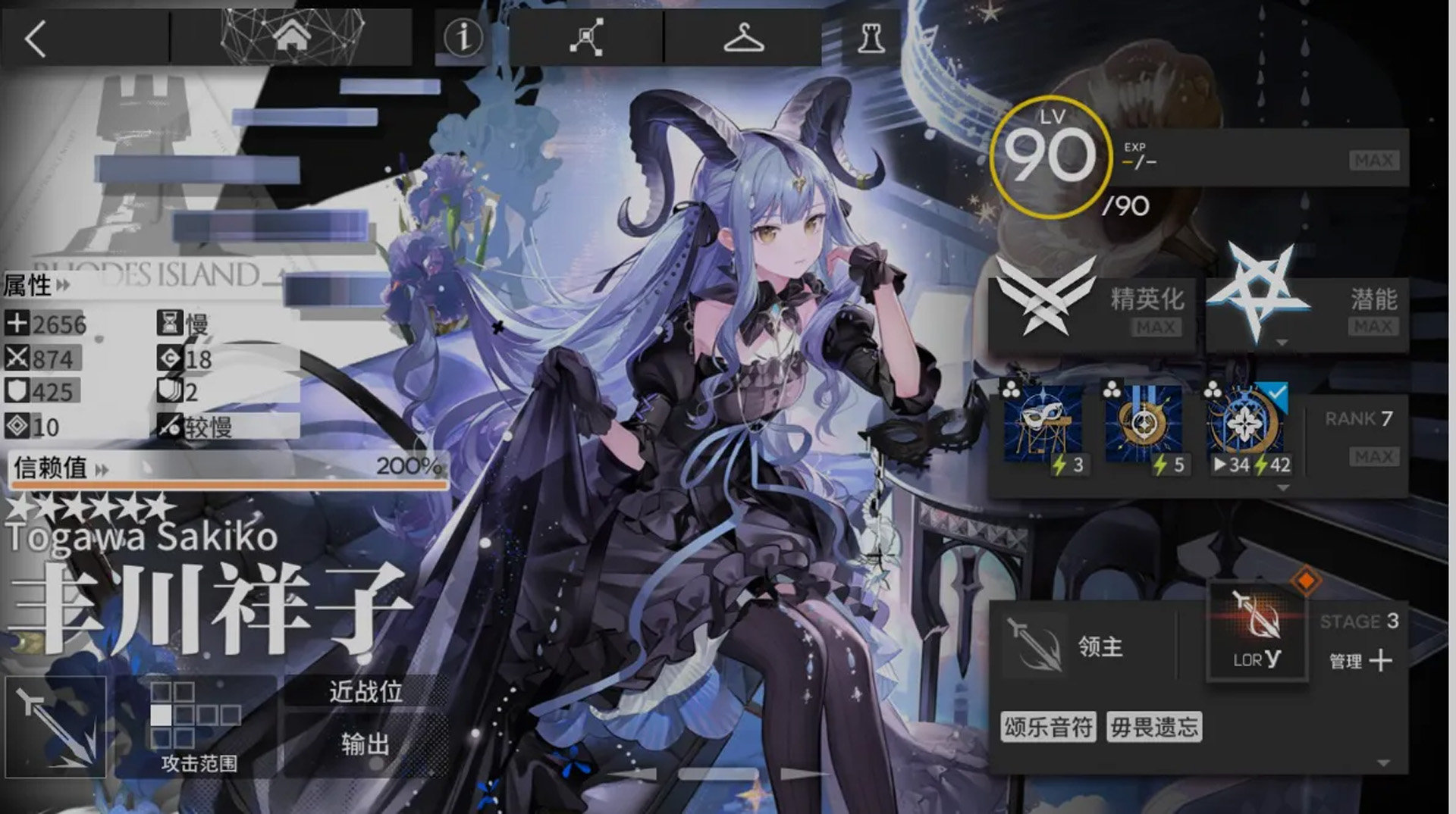Viewport: 1456px width, 814px height.
Task: Open module 管理 management
Action: point(1360,661)
